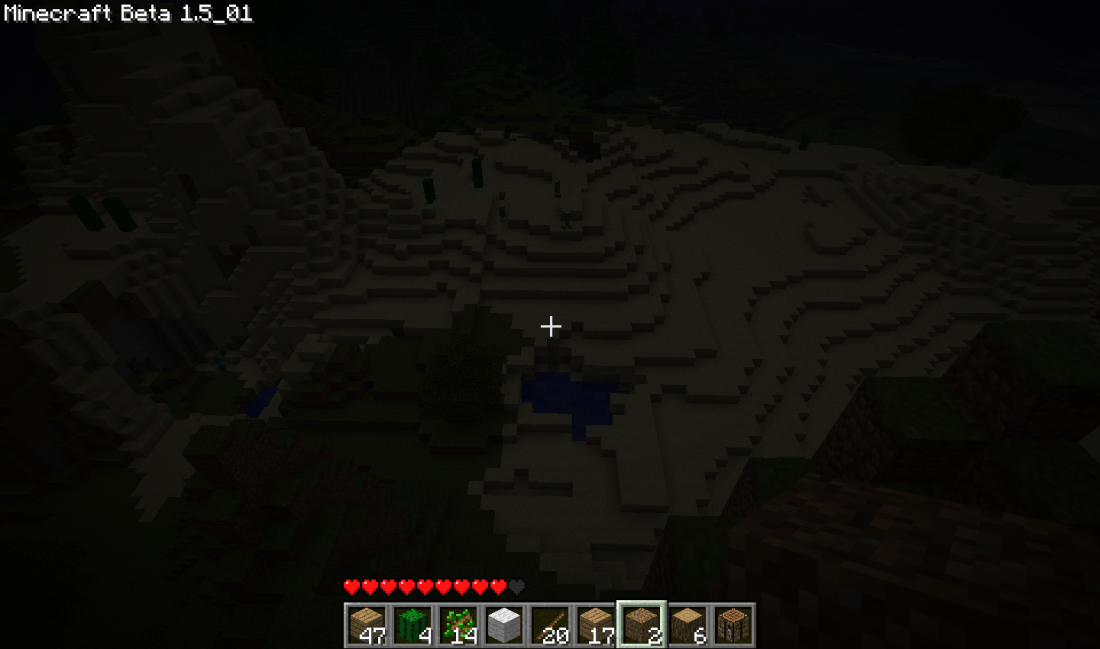Select the stack of 17 wooden planks

[595, 625]
